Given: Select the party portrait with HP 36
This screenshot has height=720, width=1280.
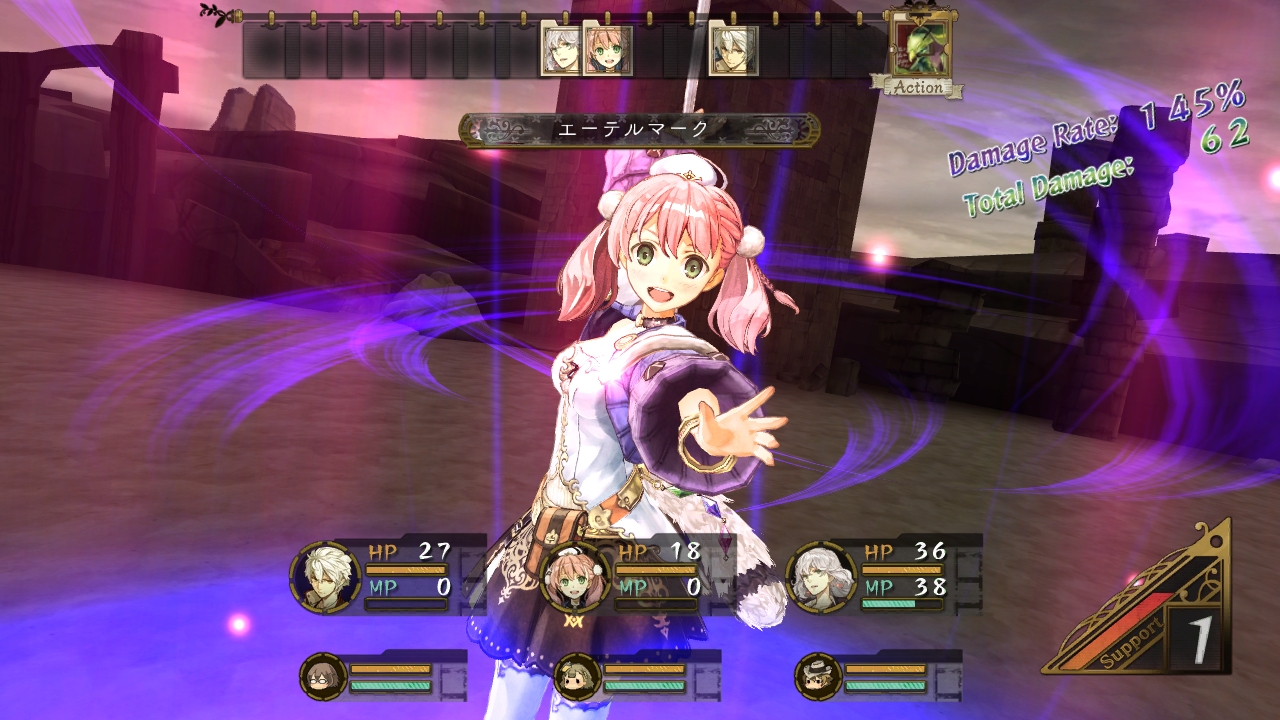Looking at the screenshot, I should [x=822, y=577].
